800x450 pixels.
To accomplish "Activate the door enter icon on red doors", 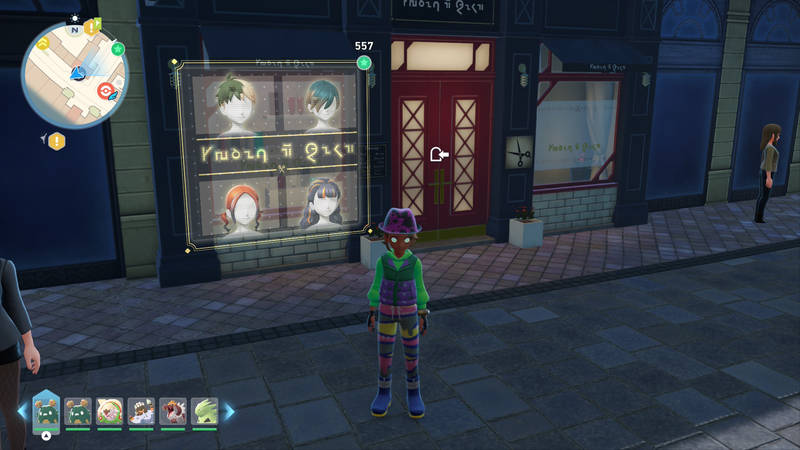I will click(438, 154).
